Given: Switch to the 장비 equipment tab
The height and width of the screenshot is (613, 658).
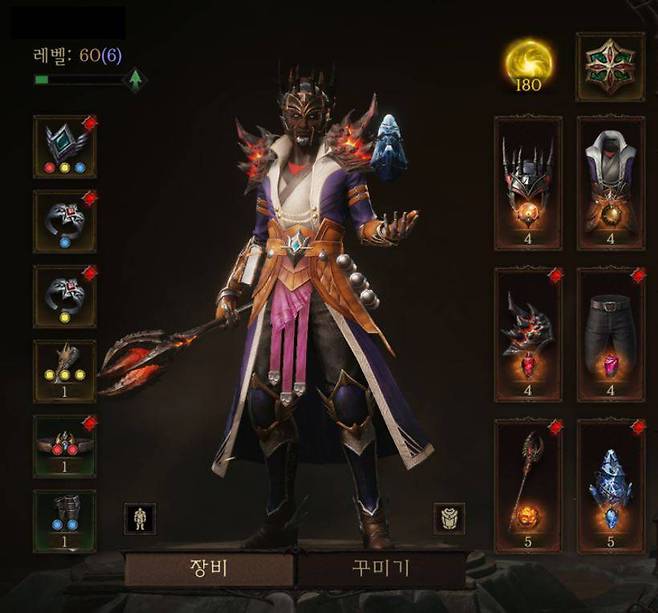Looking at the screenshot, I should pyautogui.click(x=209, y=570).
